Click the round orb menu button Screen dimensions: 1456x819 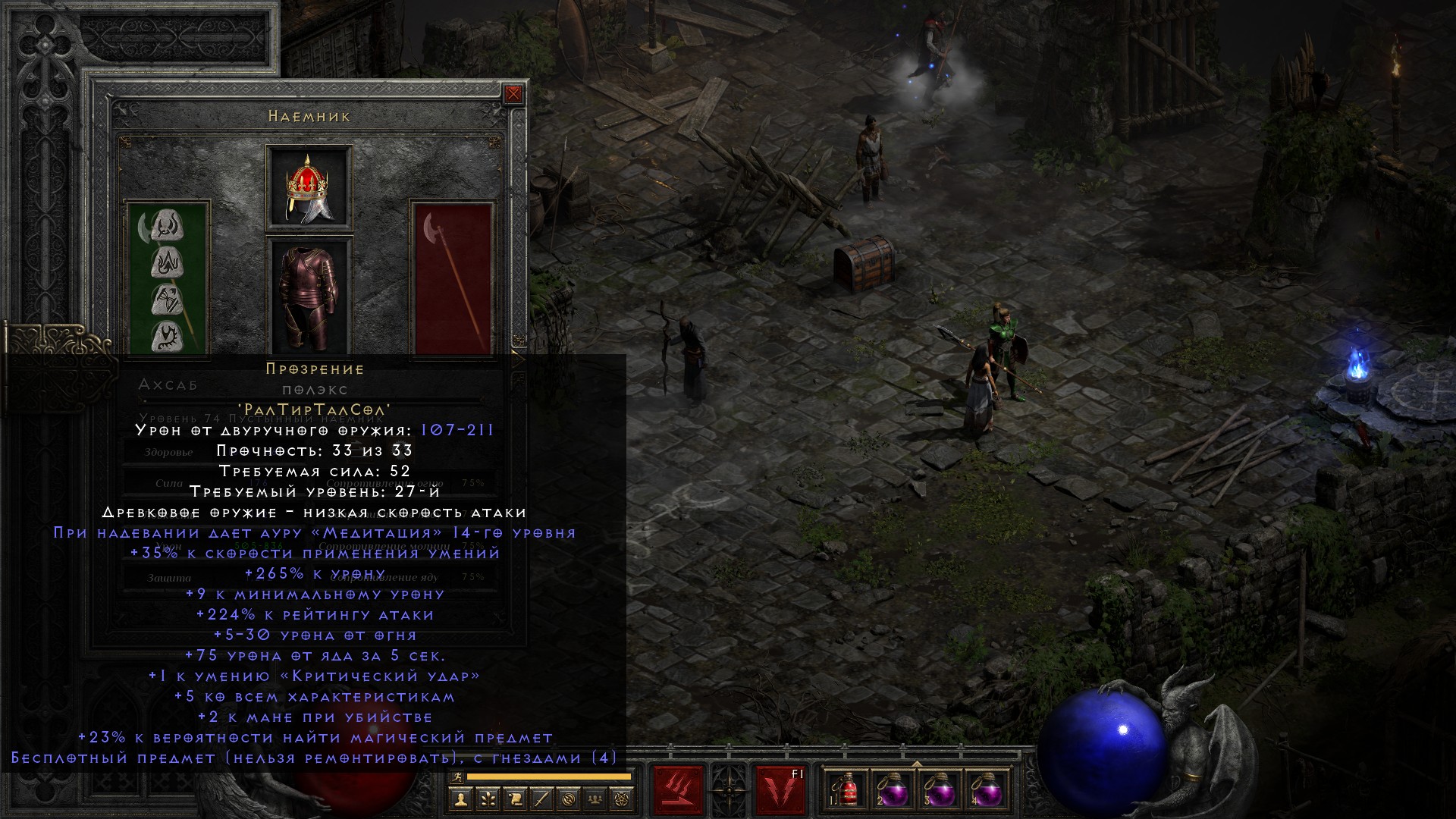[570, 799]
